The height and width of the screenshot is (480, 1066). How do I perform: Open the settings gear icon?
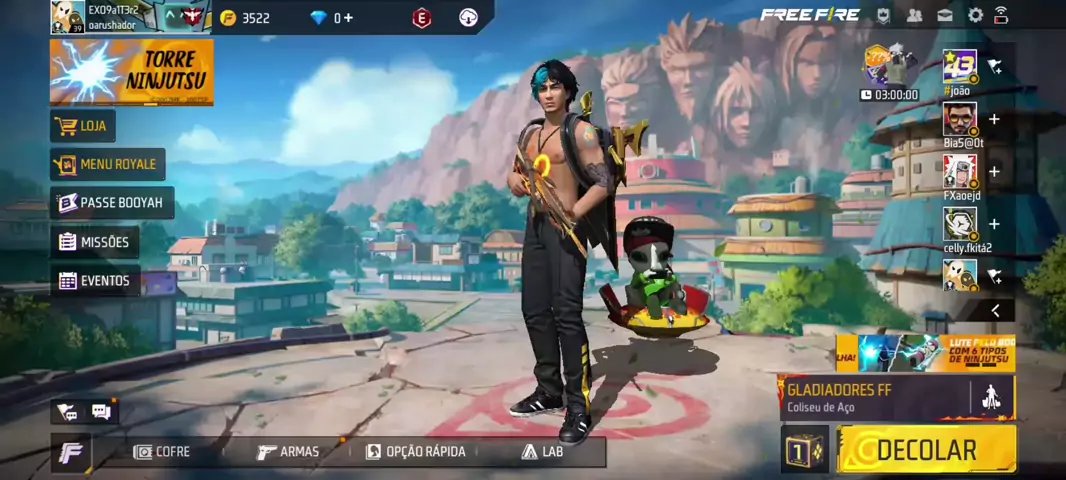pyautogui.click(x=975, y=15)
